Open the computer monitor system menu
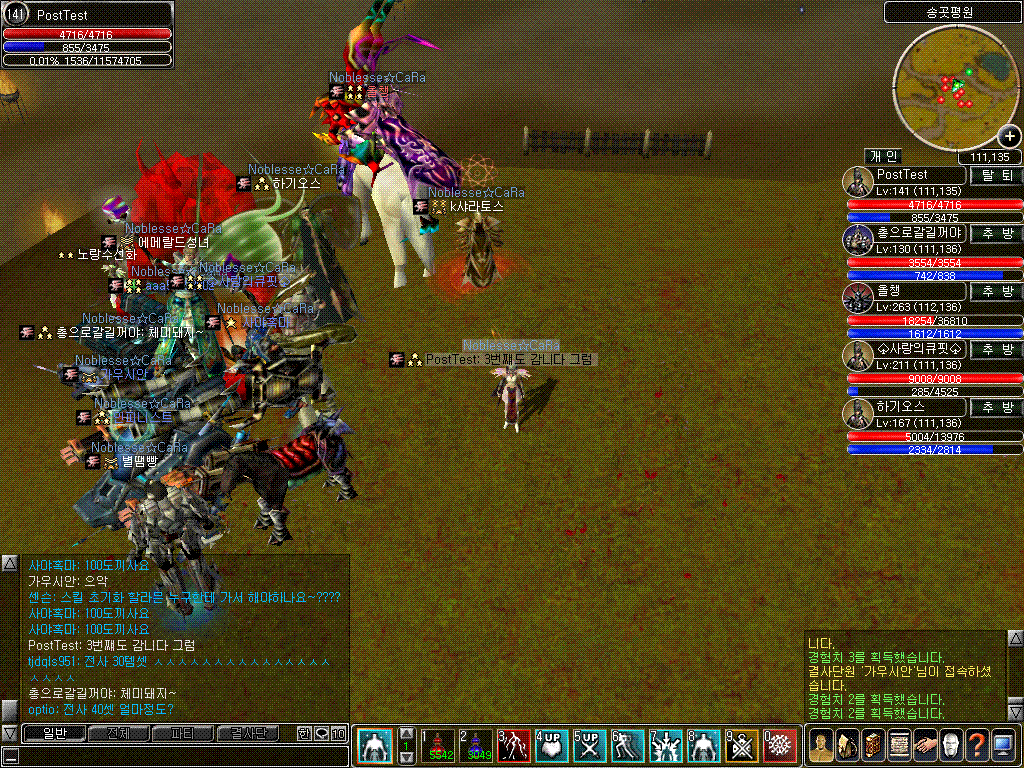The height and width of the screenshot is (768, 1024). [1002, 746]
